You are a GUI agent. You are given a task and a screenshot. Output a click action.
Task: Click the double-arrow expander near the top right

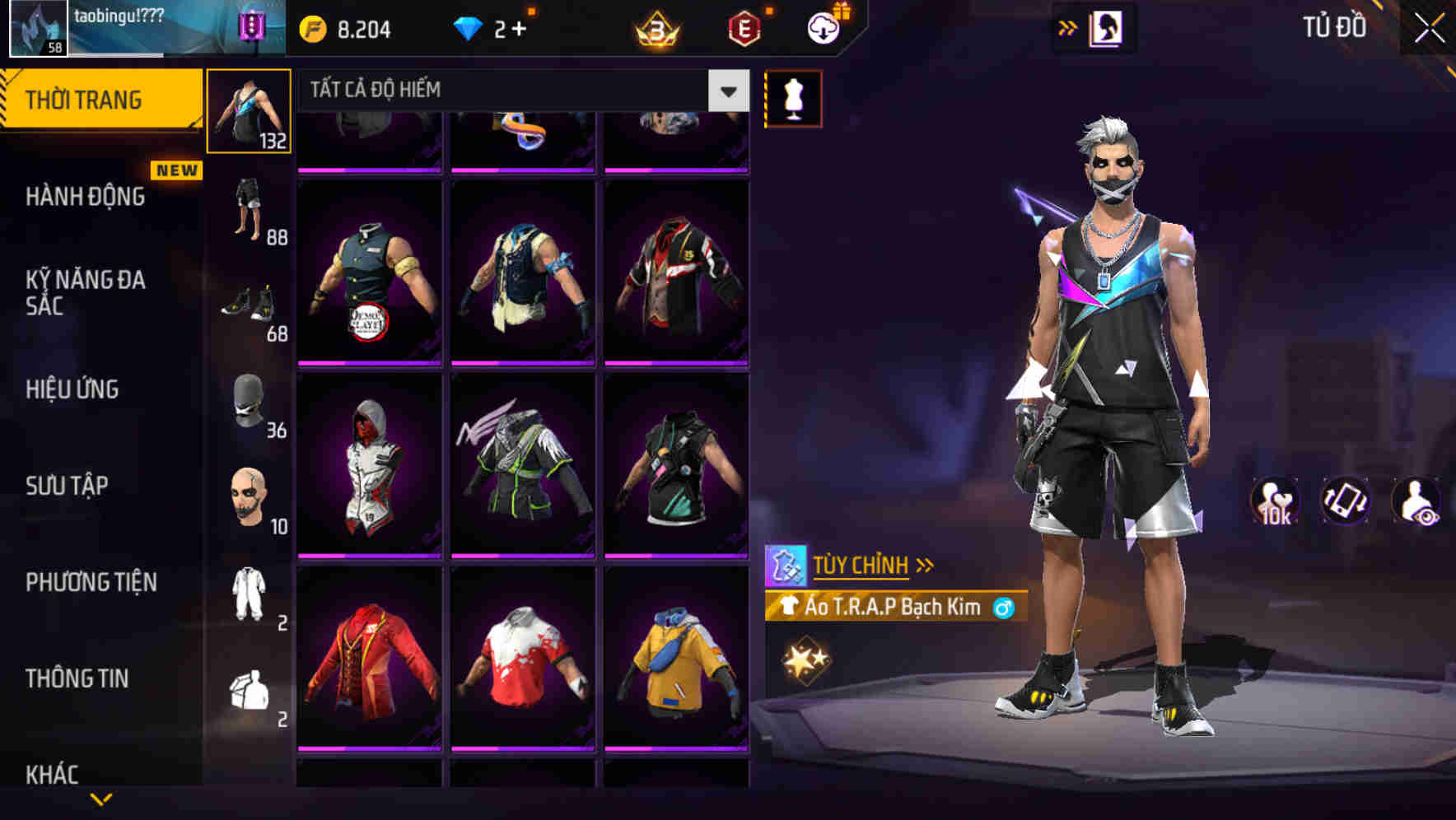[x=1066, y=27]
